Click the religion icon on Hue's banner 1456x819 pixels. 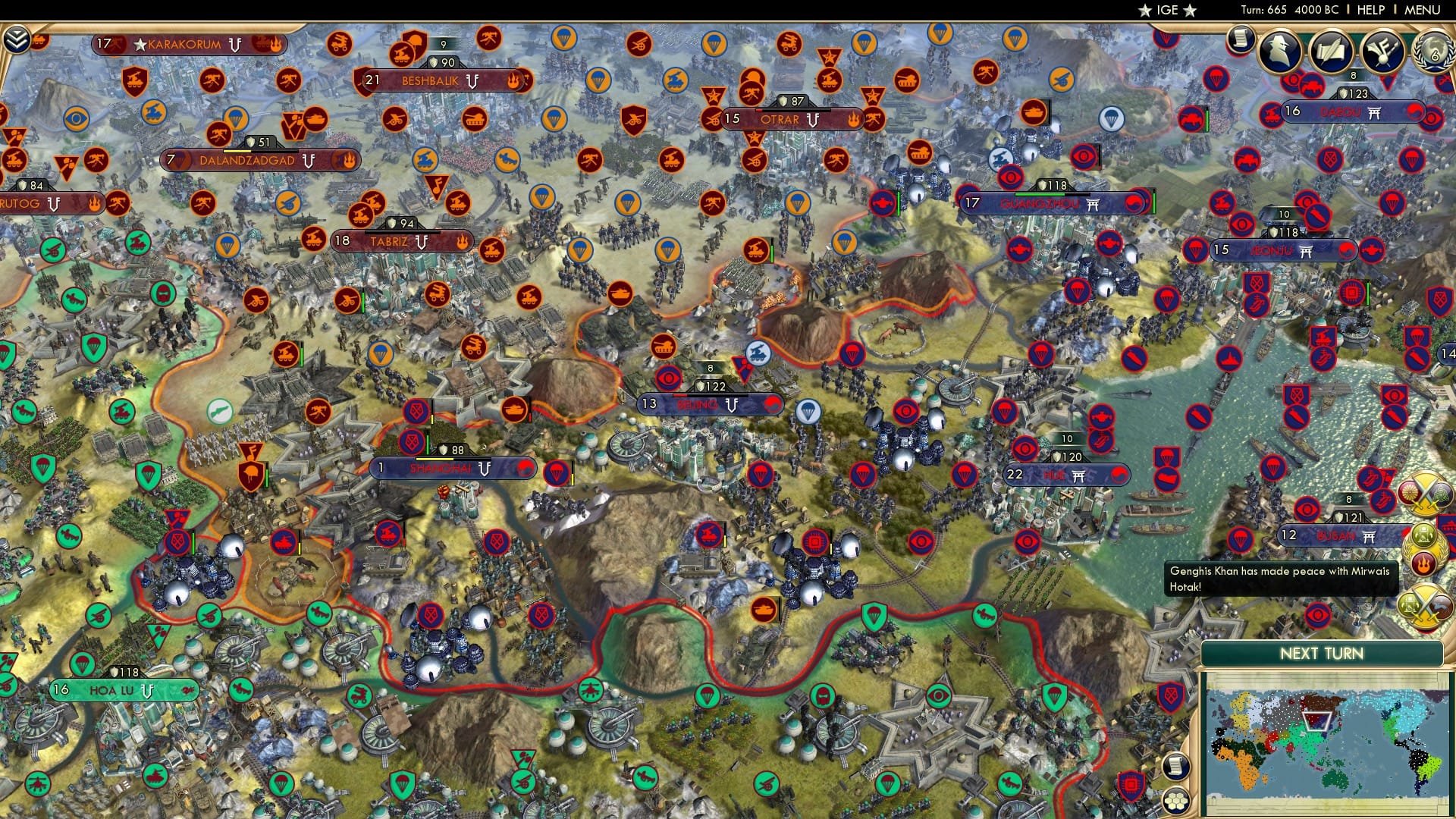point(1078,475)
